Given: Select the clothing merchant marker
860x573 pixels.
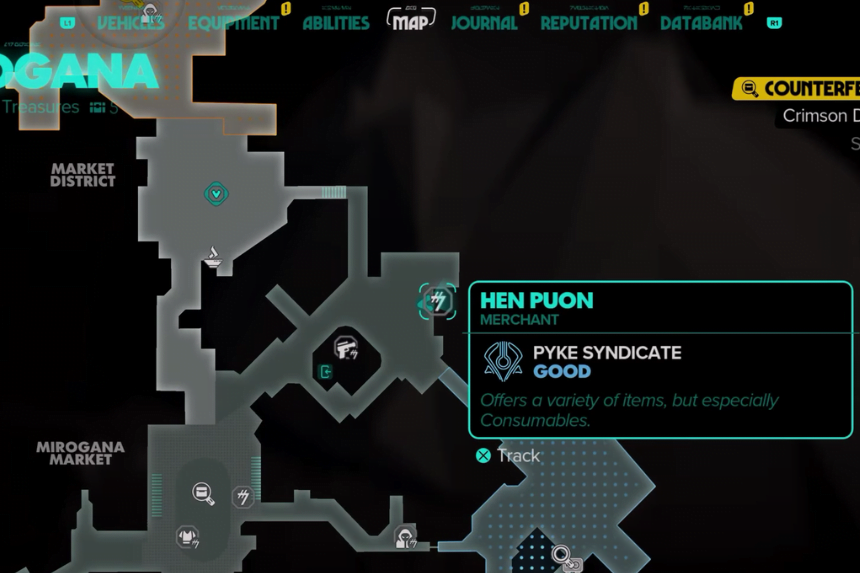Looking at the screenshot, I should click(x=187, y=537).
